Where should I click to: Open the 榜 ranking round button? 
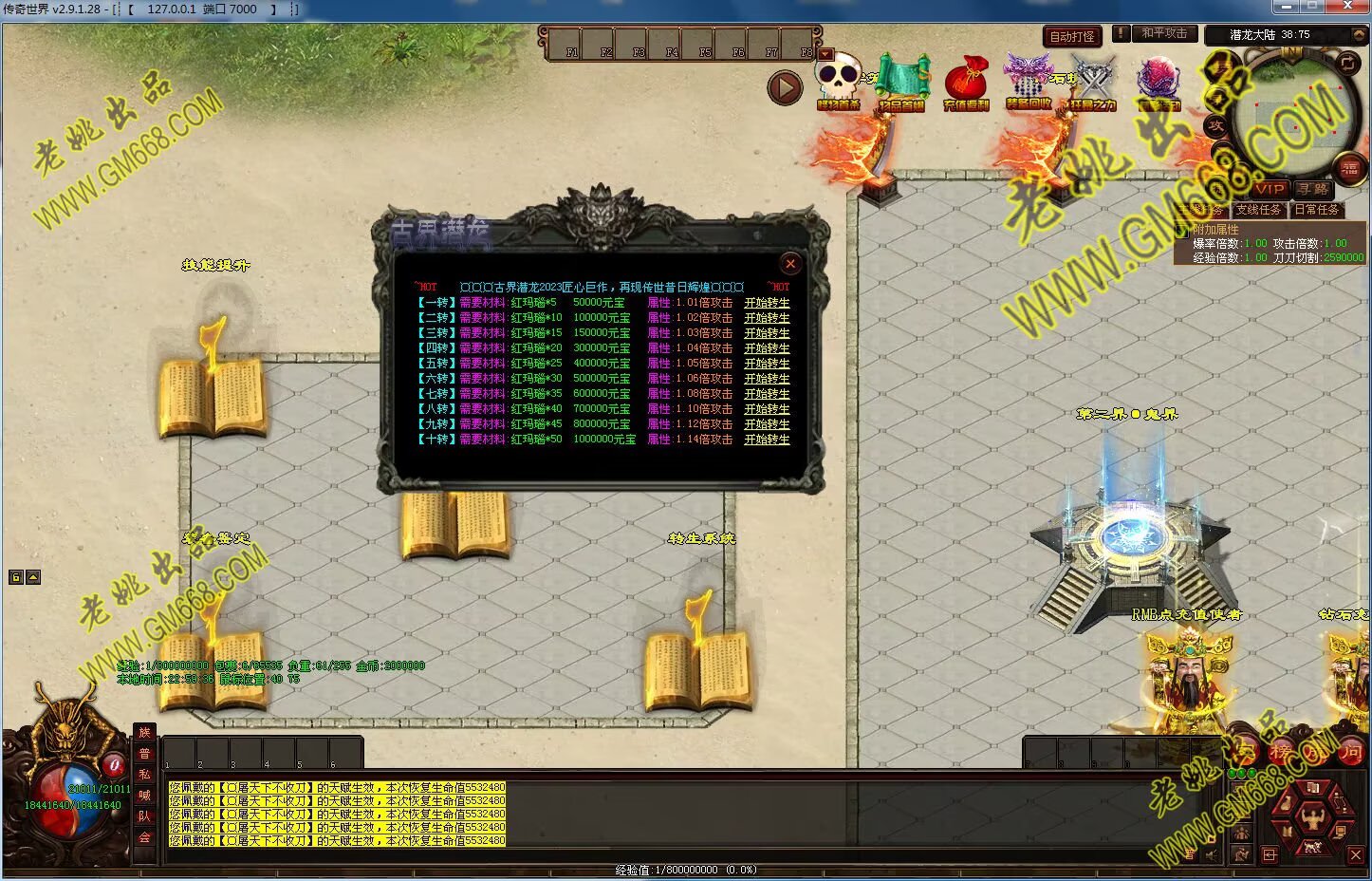(1281, 753)
